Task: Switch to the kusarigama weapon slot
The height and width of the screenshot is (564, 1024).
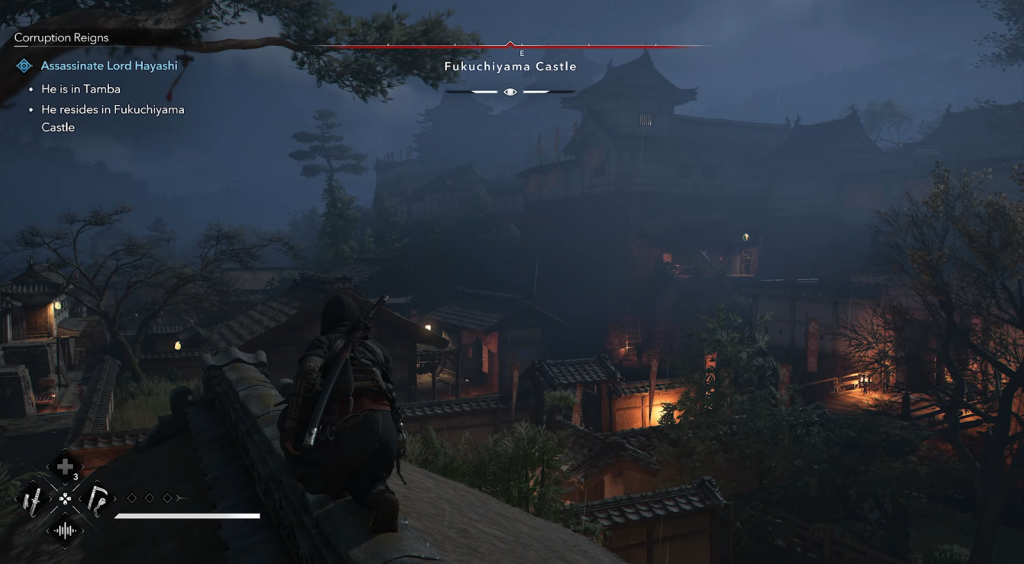Action: (x=97, y=497)
